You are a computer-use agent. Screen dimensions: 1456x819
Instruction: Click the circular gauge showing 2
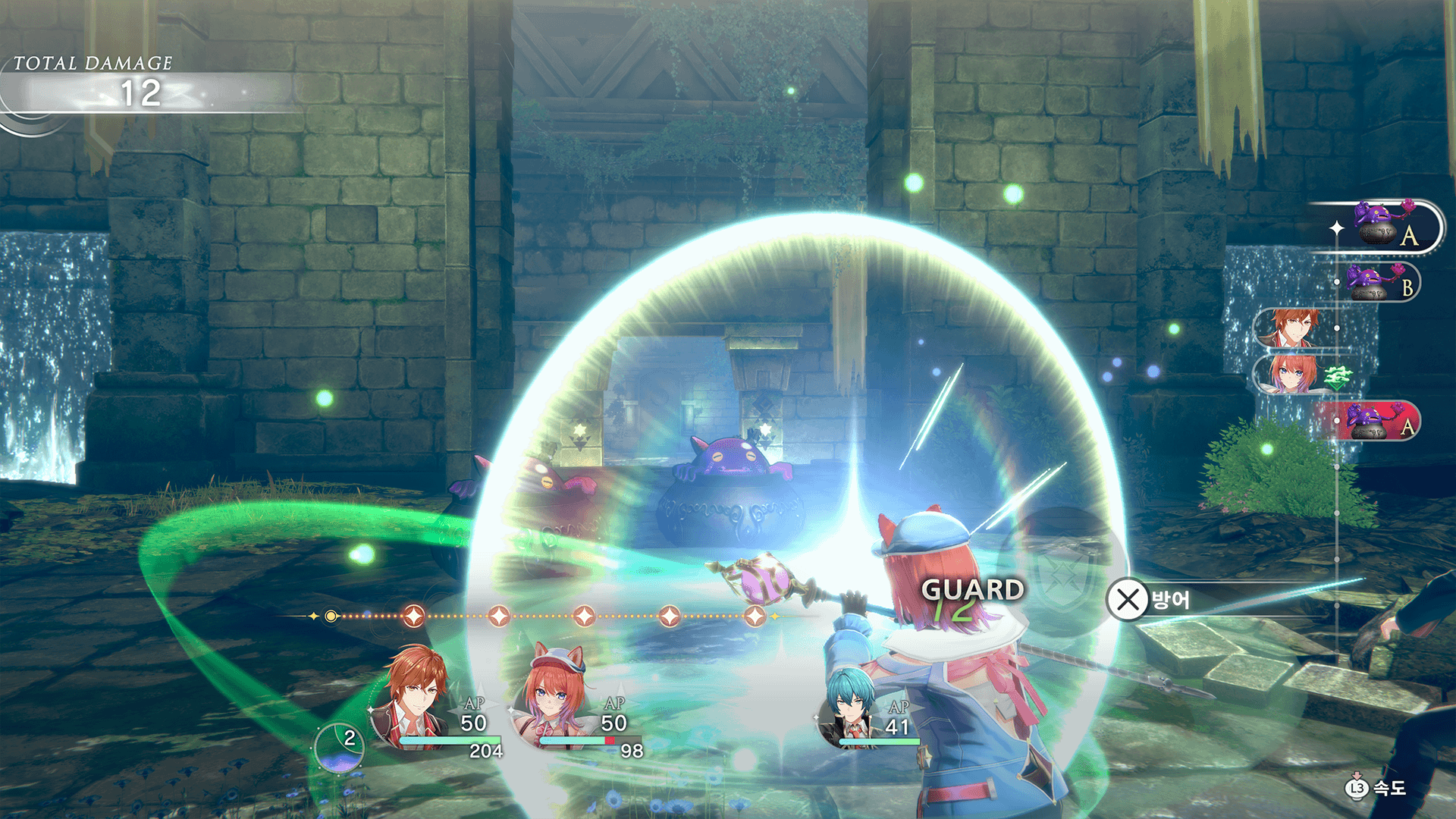tap(340, 747)
